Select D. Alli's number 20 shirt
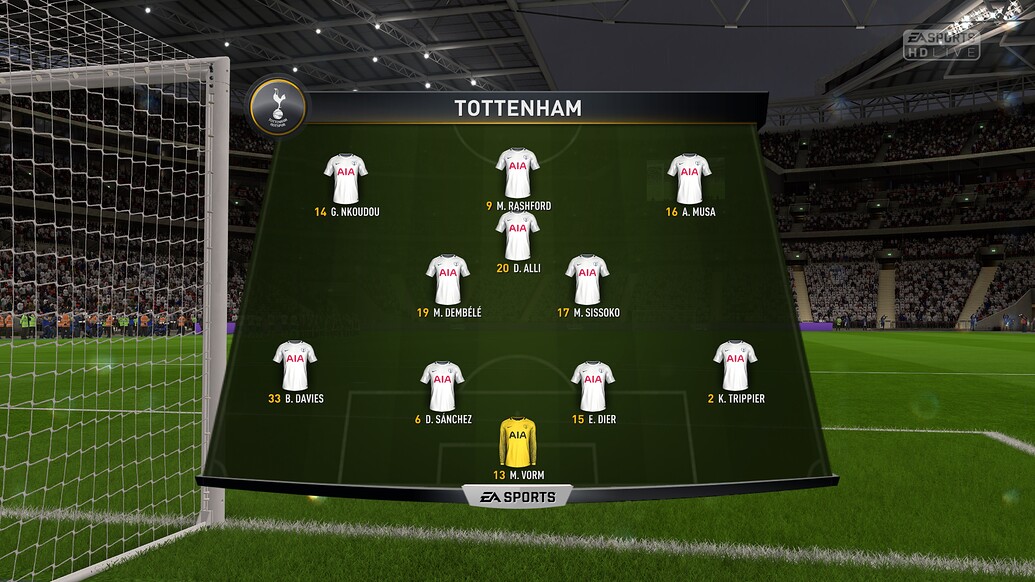Screen dimensions: 1035x582 pos(517,235)
